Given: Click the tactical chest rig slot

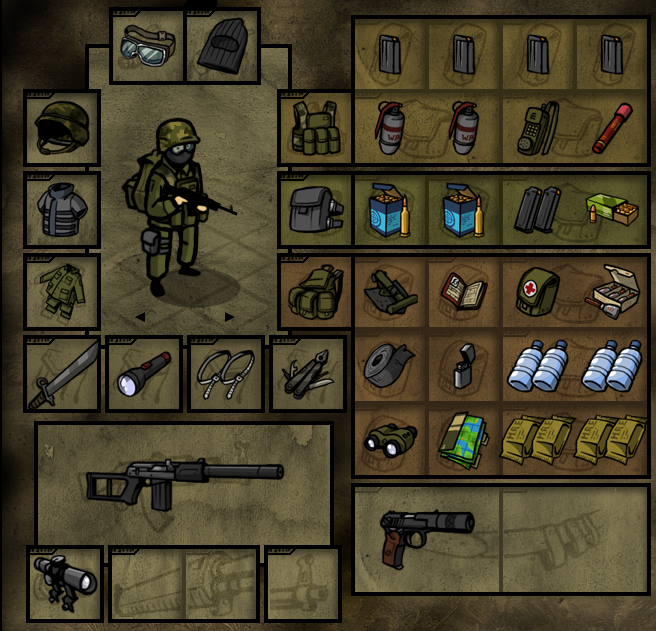Looking at the screenshot, I should 316,127.
